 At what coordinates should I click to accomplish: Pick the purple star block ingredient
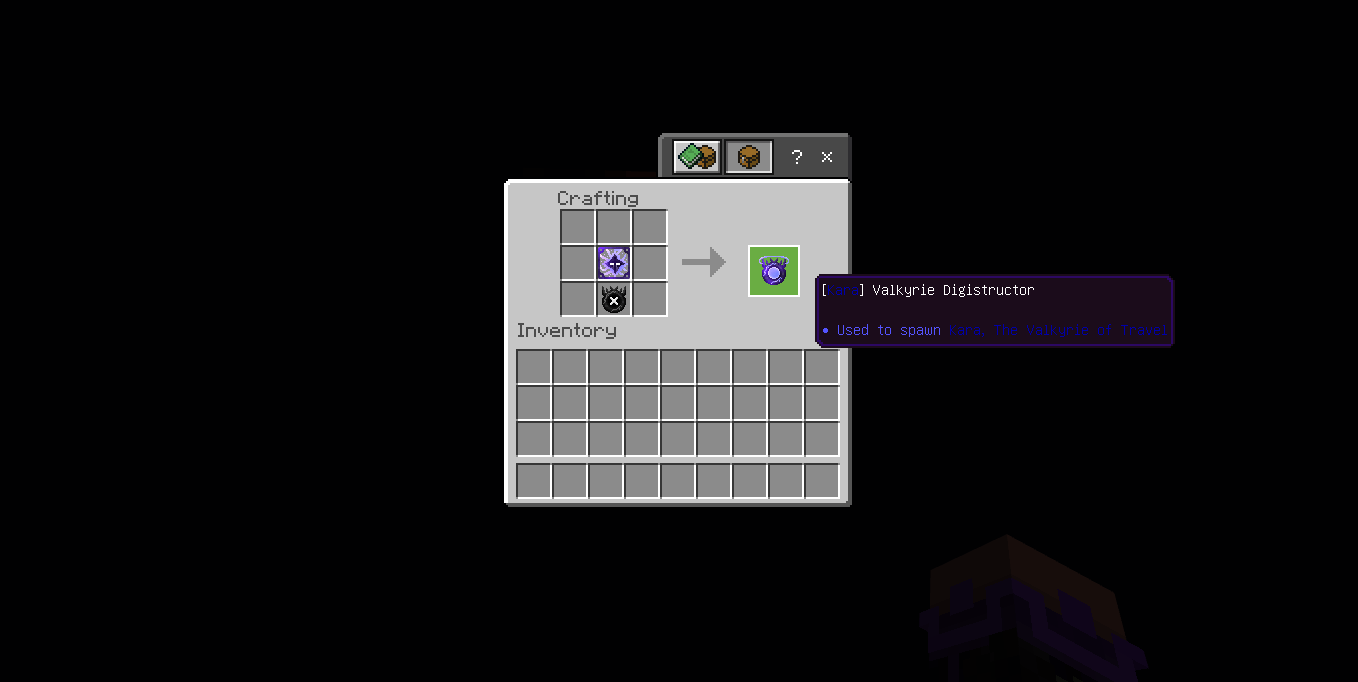coord(614,263)
